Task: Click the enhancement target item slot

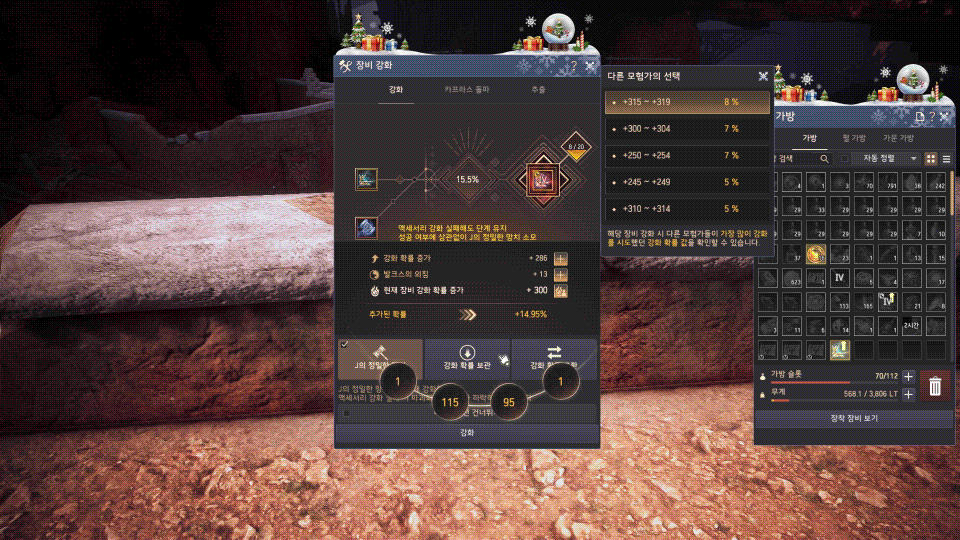Action: 540,182
